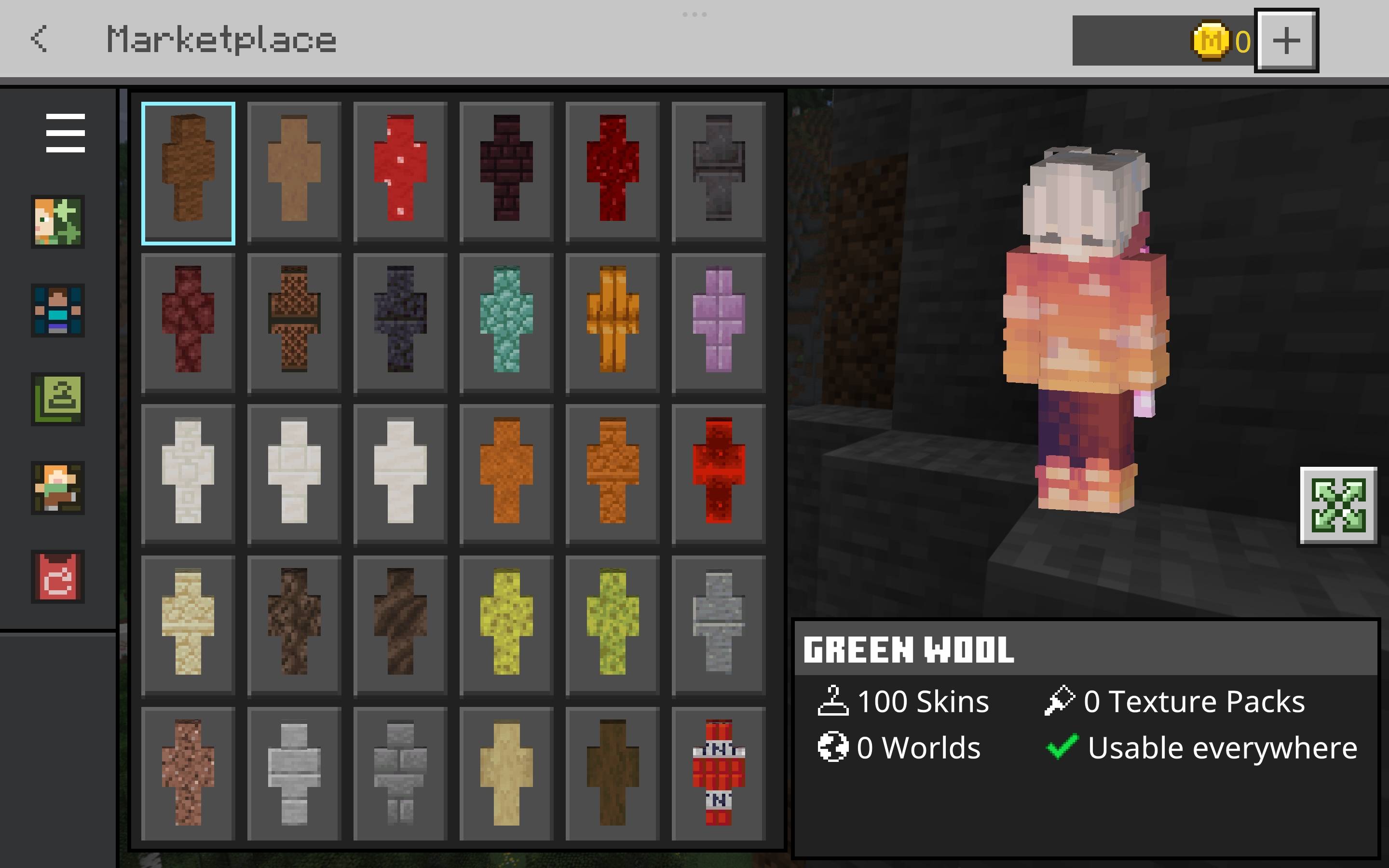Select the Alex adventurer sidebar icon
This screenshot has width=1389, height=868.
click(57, 488)
